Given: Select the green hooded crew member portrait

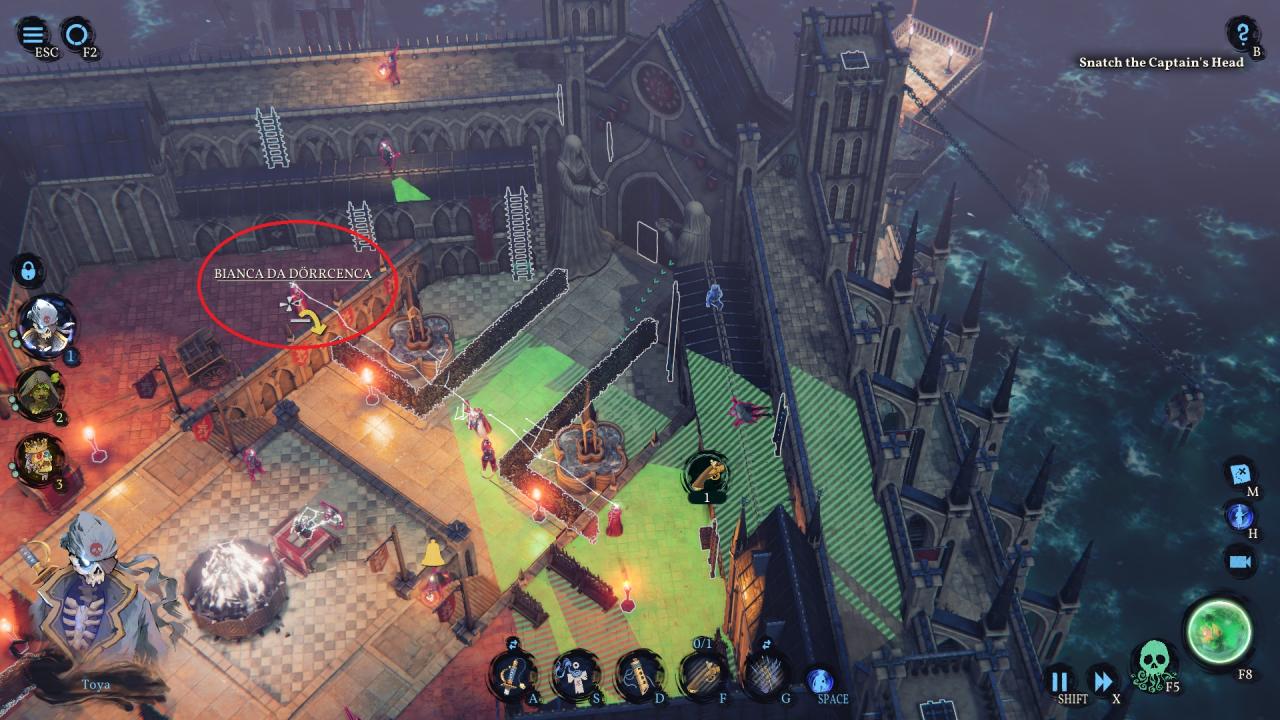Looking at the screenshot, I should coord(40,393).
